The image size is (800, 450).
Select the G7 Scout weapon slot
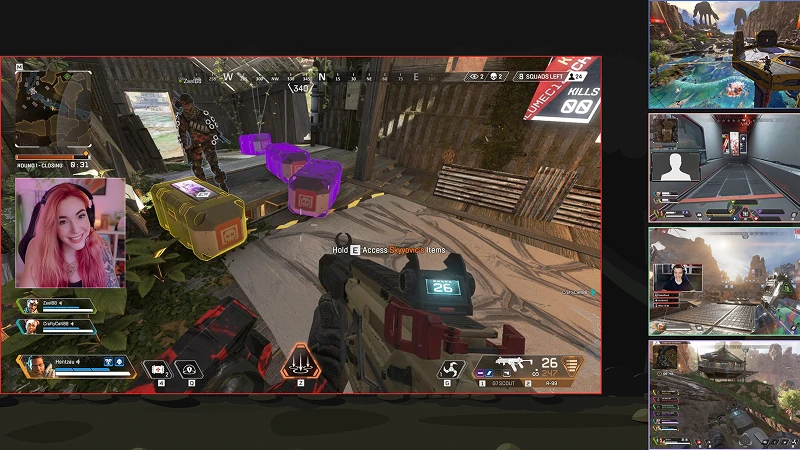click(498, 383)
